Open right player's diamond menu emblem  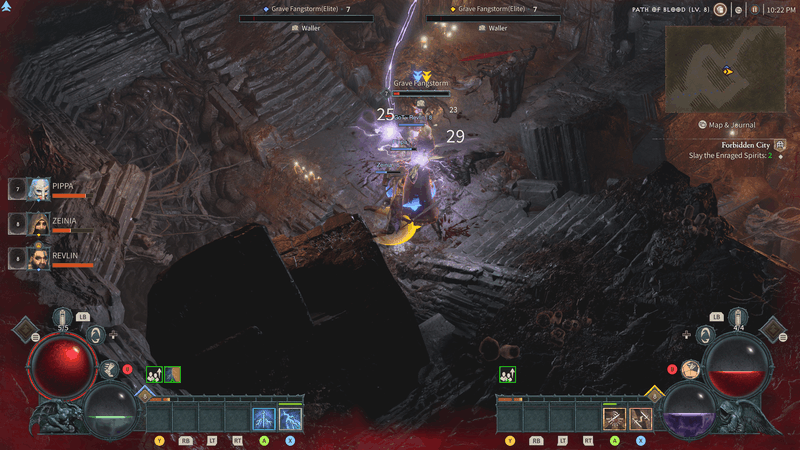coord(775,330)
